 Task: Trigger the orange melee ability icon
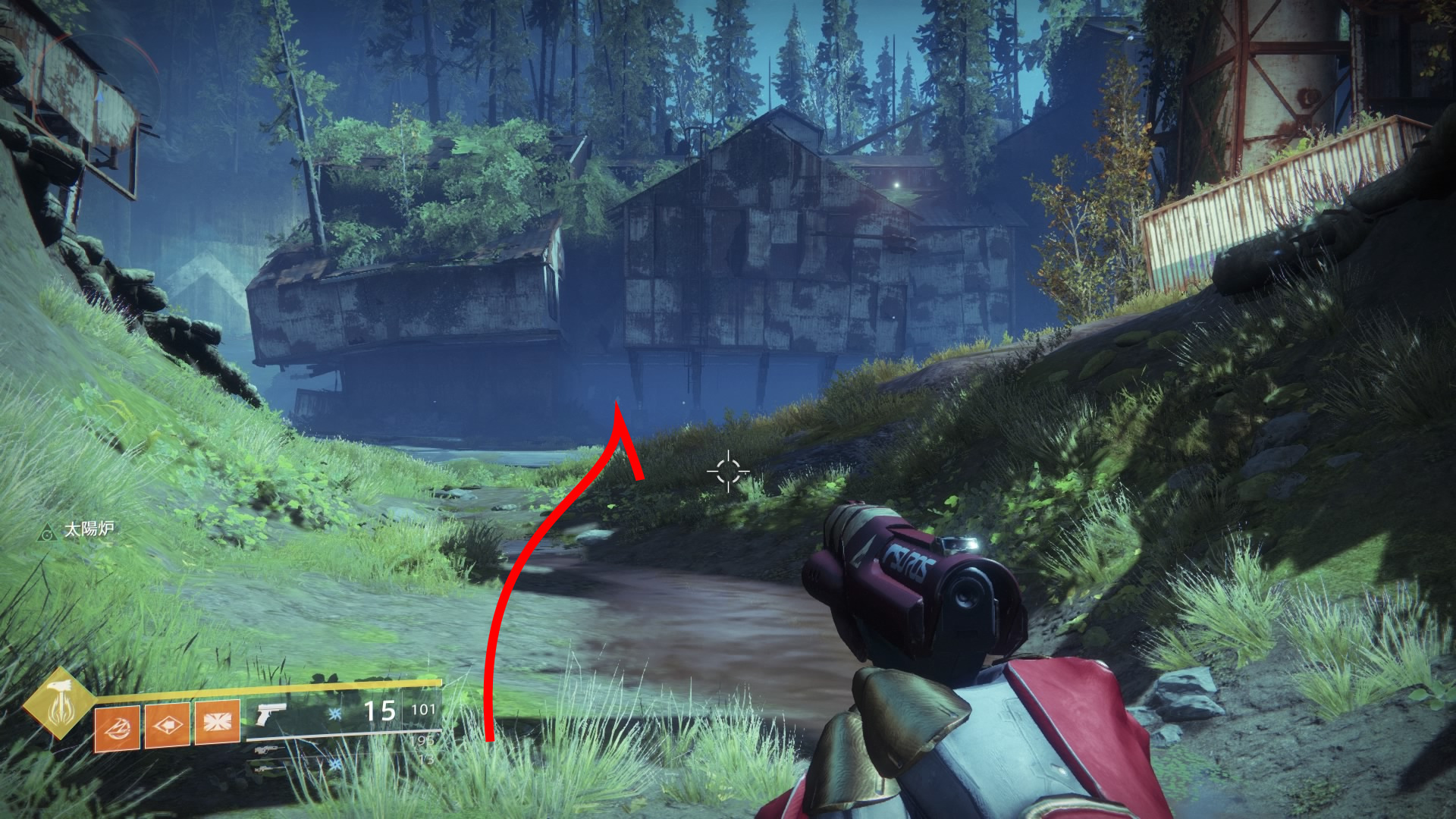[x=167, y=724]
